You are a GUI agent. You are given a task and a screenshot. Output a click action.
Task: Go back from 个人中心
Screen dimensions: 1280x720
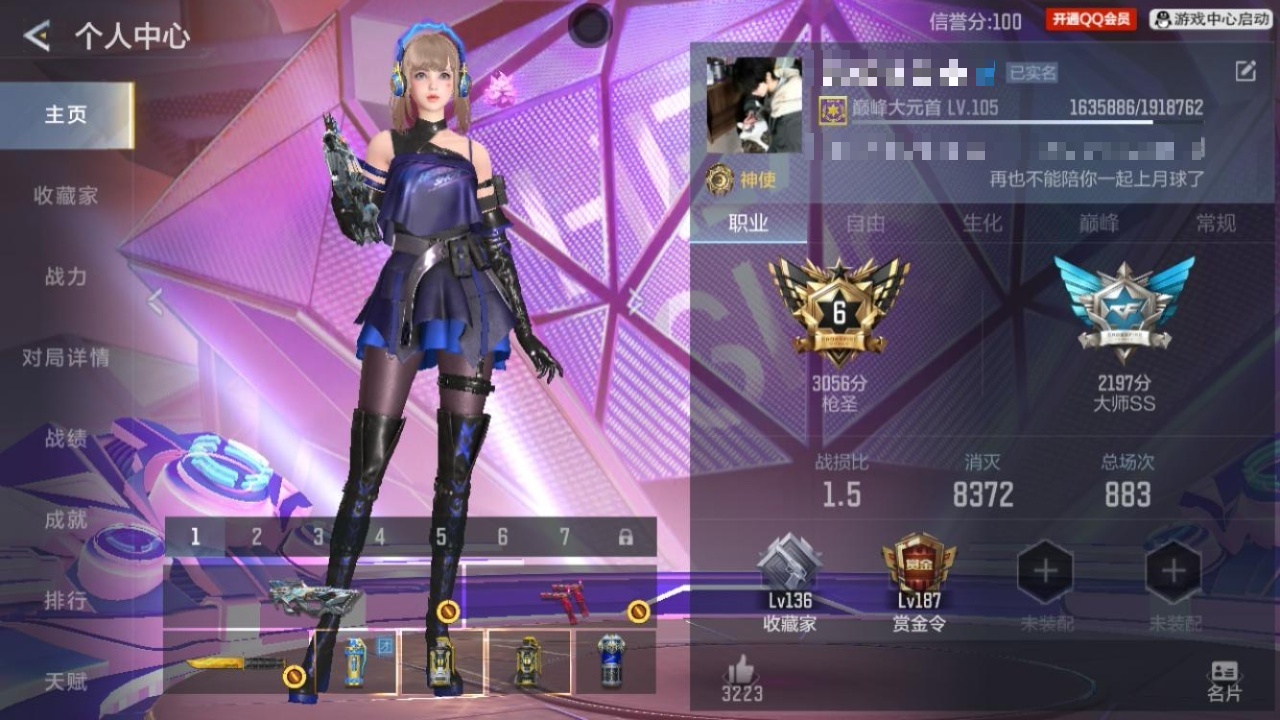[x=37, y=37]
